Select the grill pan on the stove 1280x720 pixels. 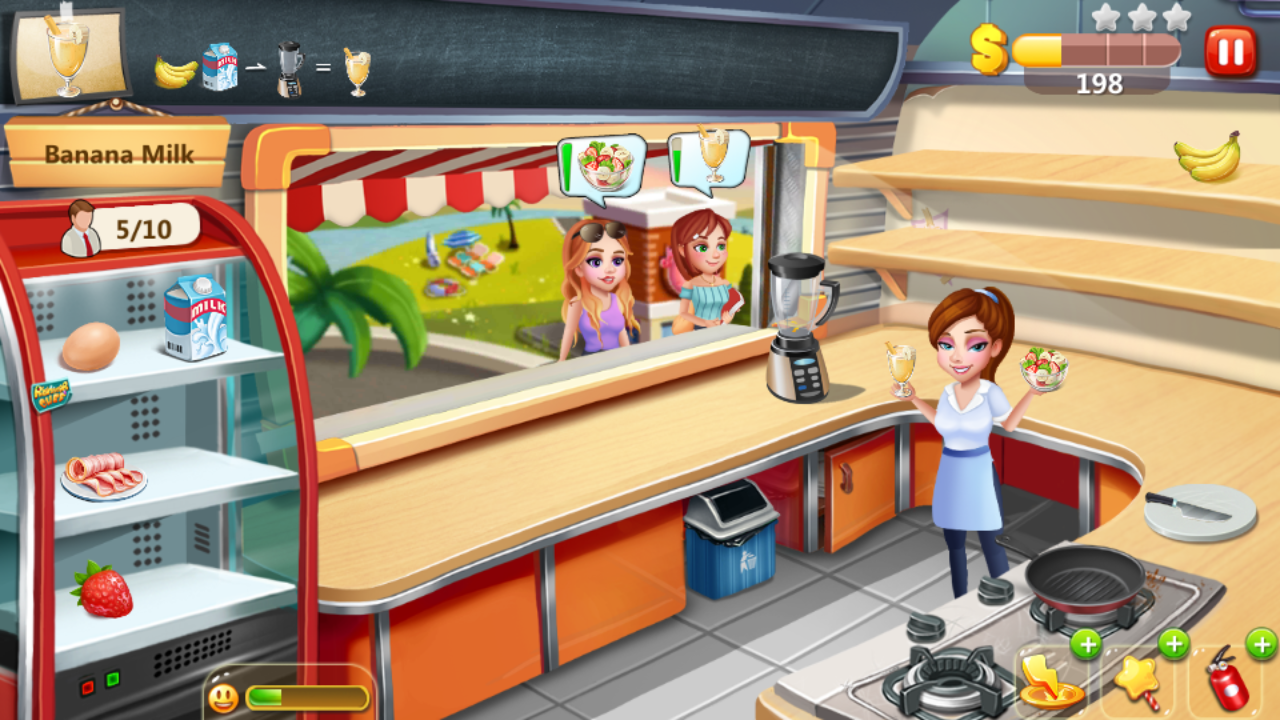(x=1086, y=579)
